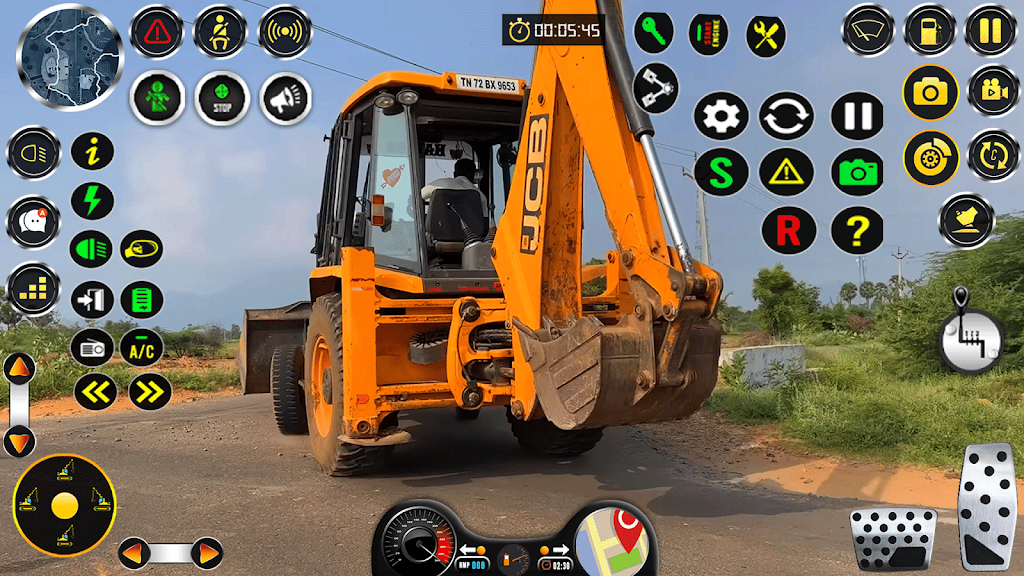Take a screenshot with the green camera button
This screenshot has width=1024, height=576.
pos(857,172)
